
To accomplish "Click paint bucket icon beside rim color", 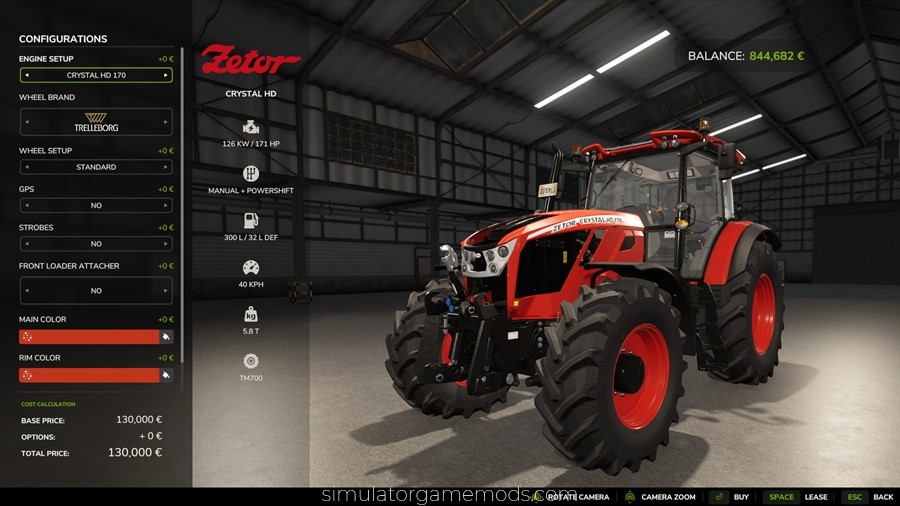I will point(167,375).
